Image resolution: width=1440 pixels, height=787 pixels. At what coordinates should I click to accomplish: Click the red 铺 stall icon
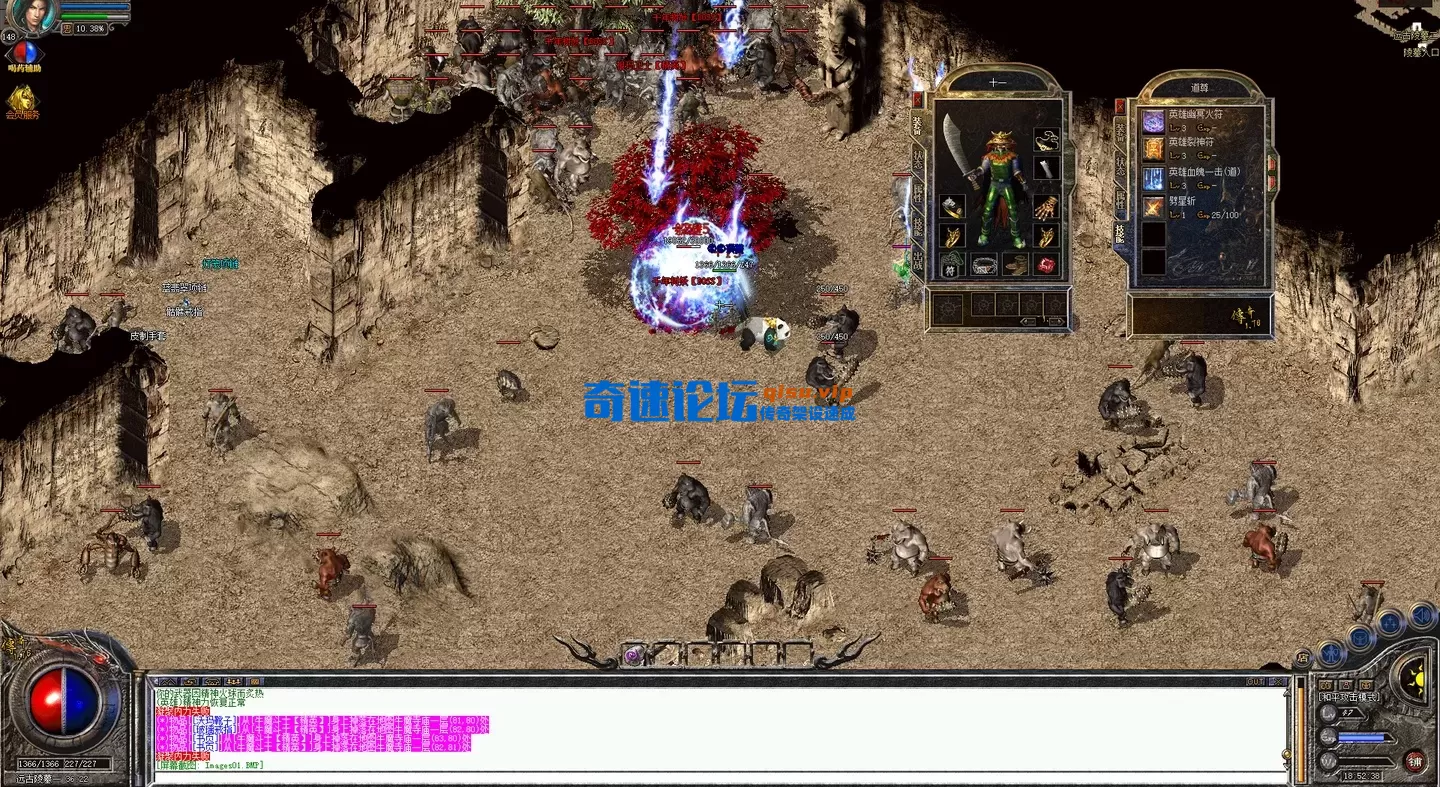tap(1415, 762)
